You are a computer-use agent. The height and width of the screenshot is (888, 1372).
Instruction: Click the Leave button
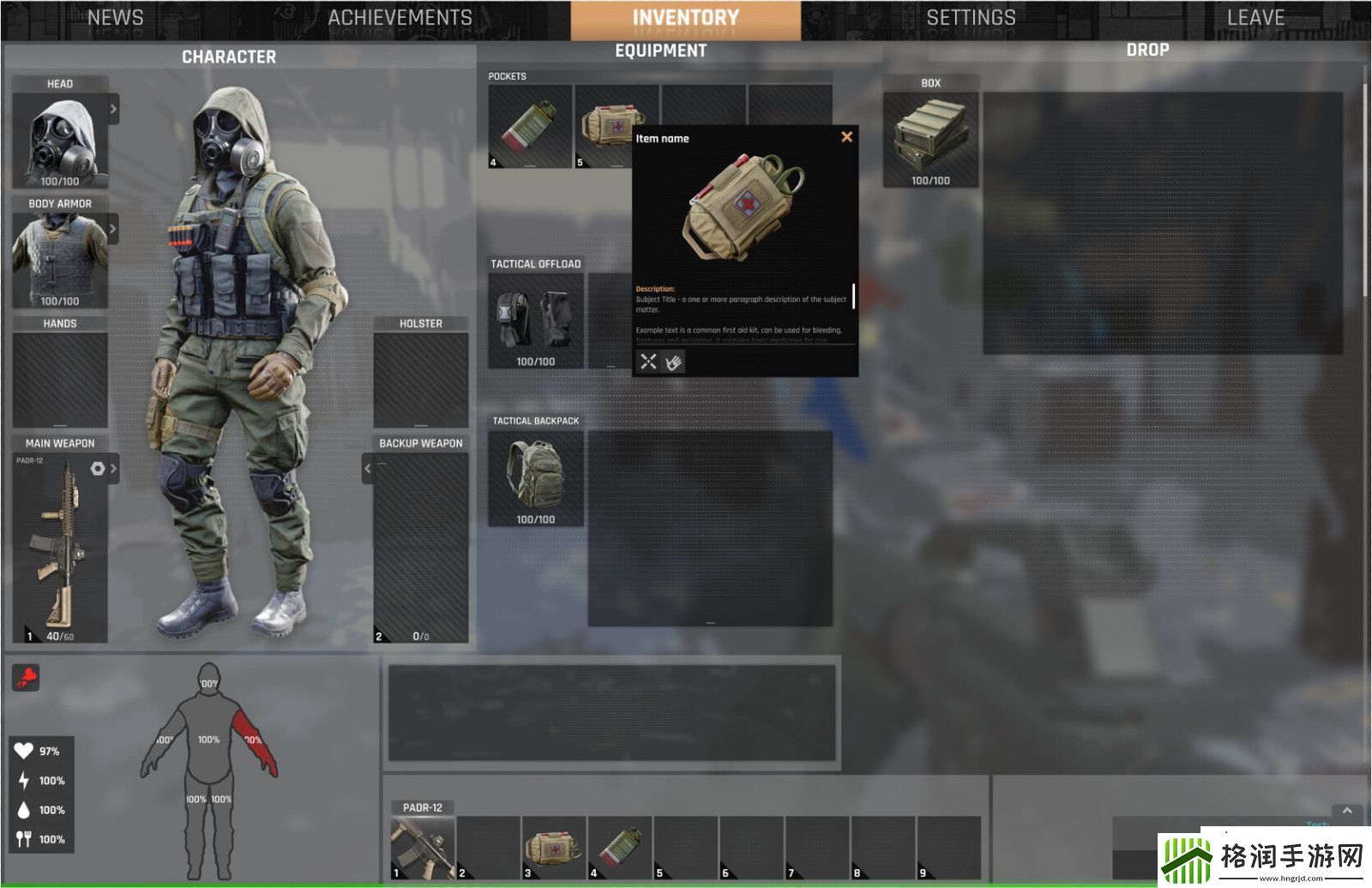coord(1256,16)
